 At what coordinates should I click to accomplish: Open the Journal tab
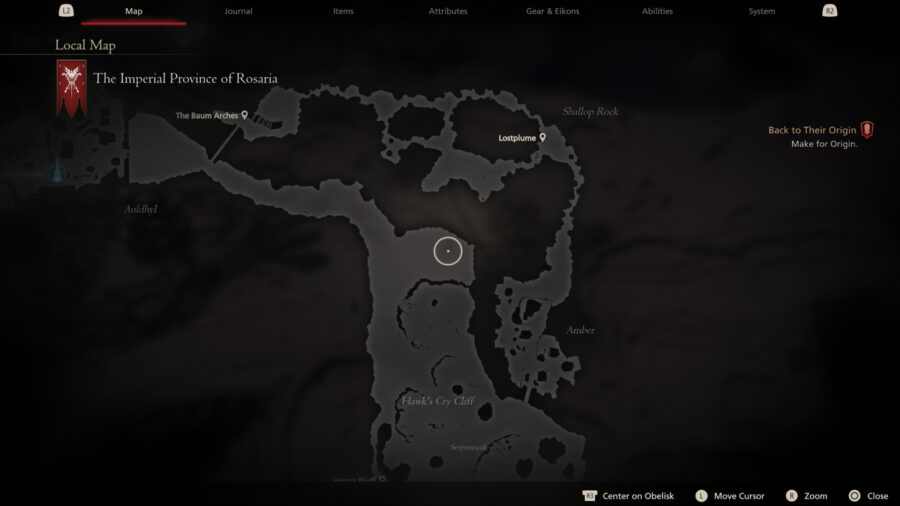point(238,11)
